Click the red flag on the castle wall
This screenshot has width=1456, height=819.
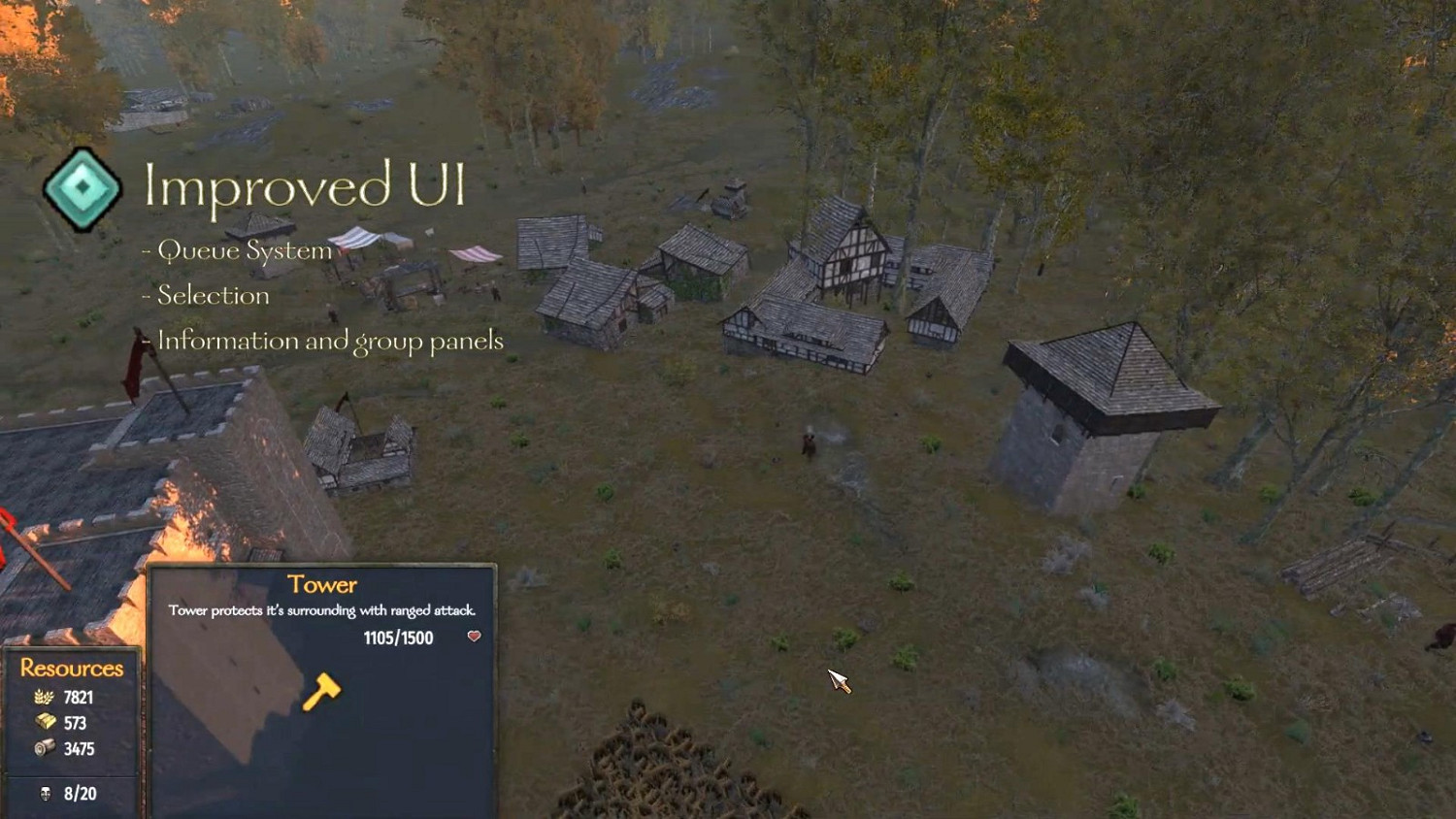tap(136, 374)
